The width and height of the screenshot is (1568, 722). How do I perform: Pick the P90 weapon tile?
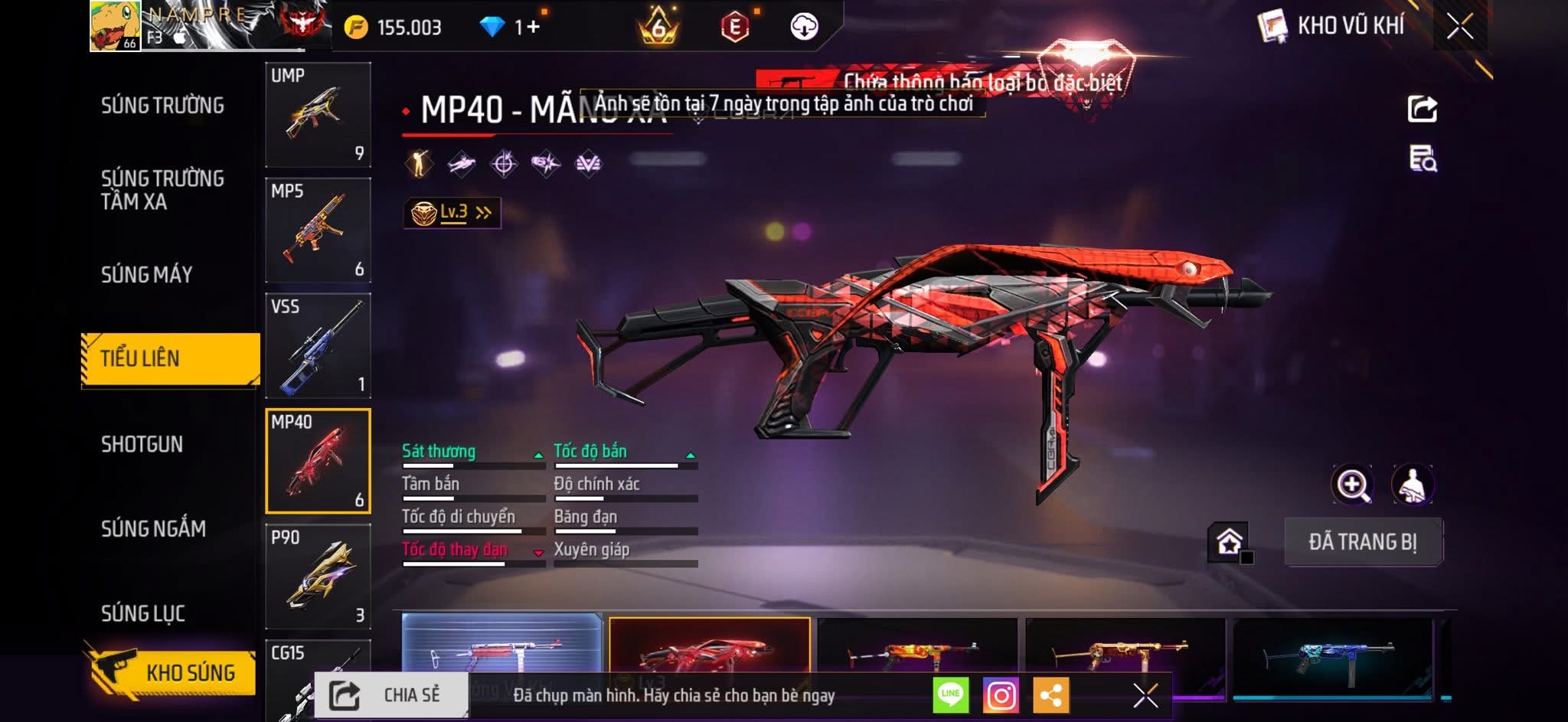pos(318,577)
